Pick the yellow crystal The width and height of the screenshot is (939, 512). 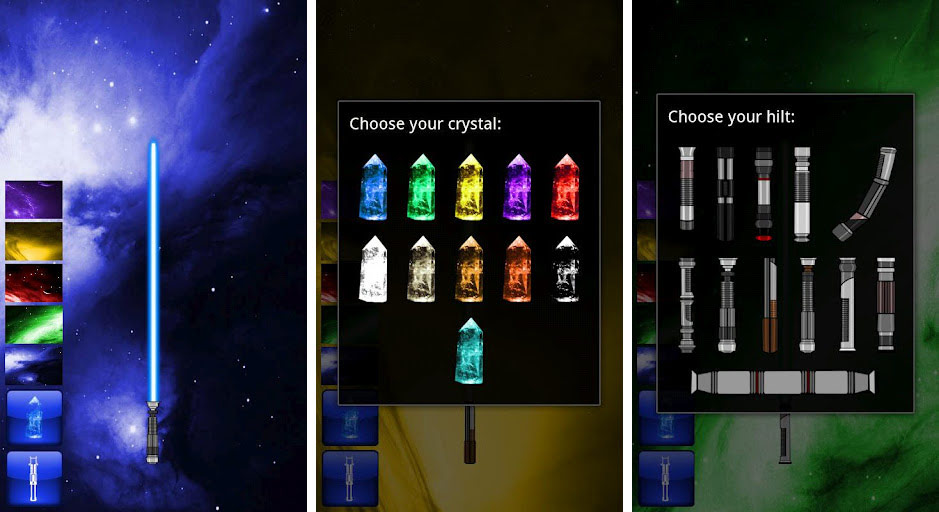[x=470, y=187]
